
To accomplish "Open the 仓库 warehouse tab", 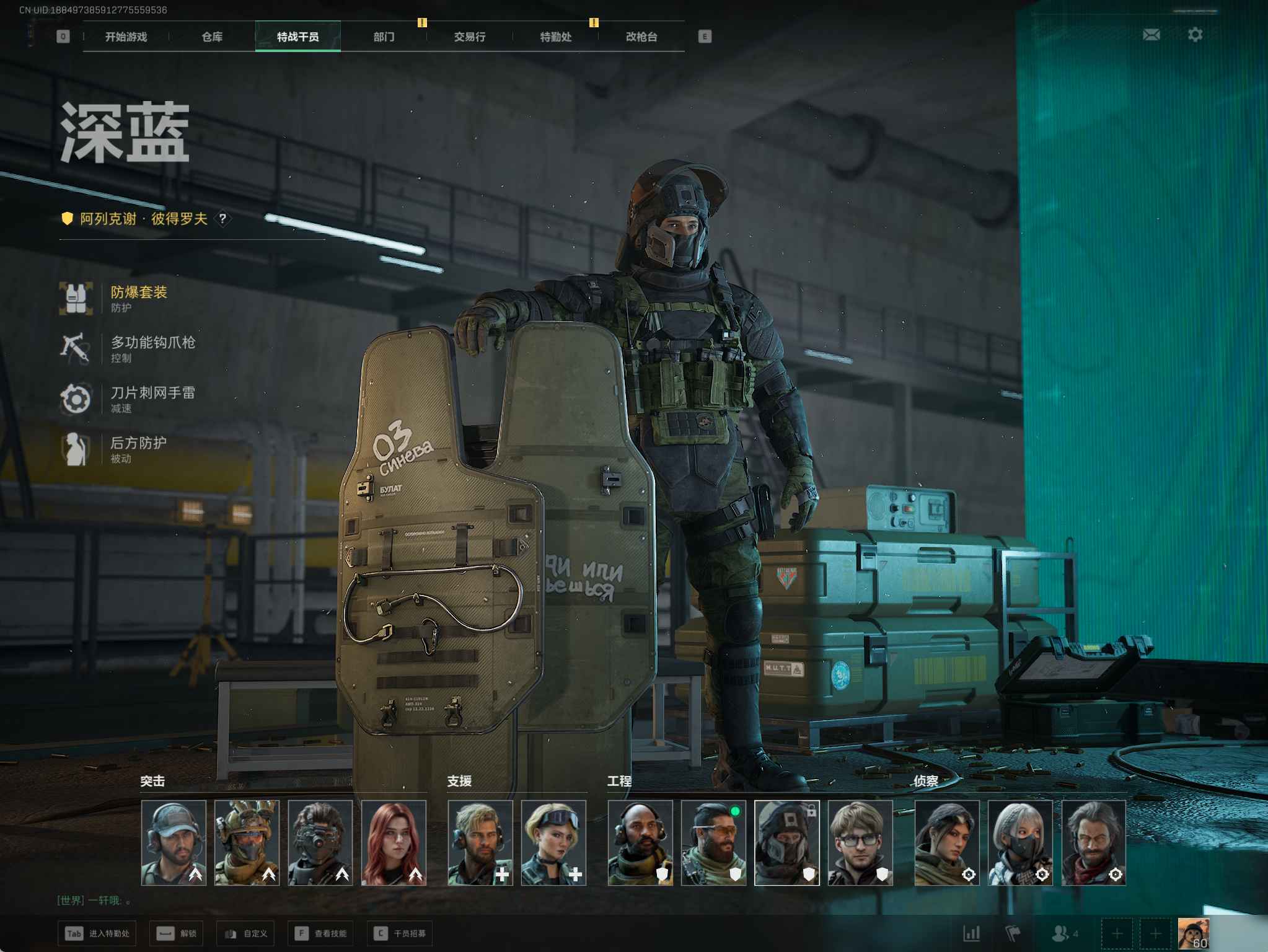I will point(212,37).
